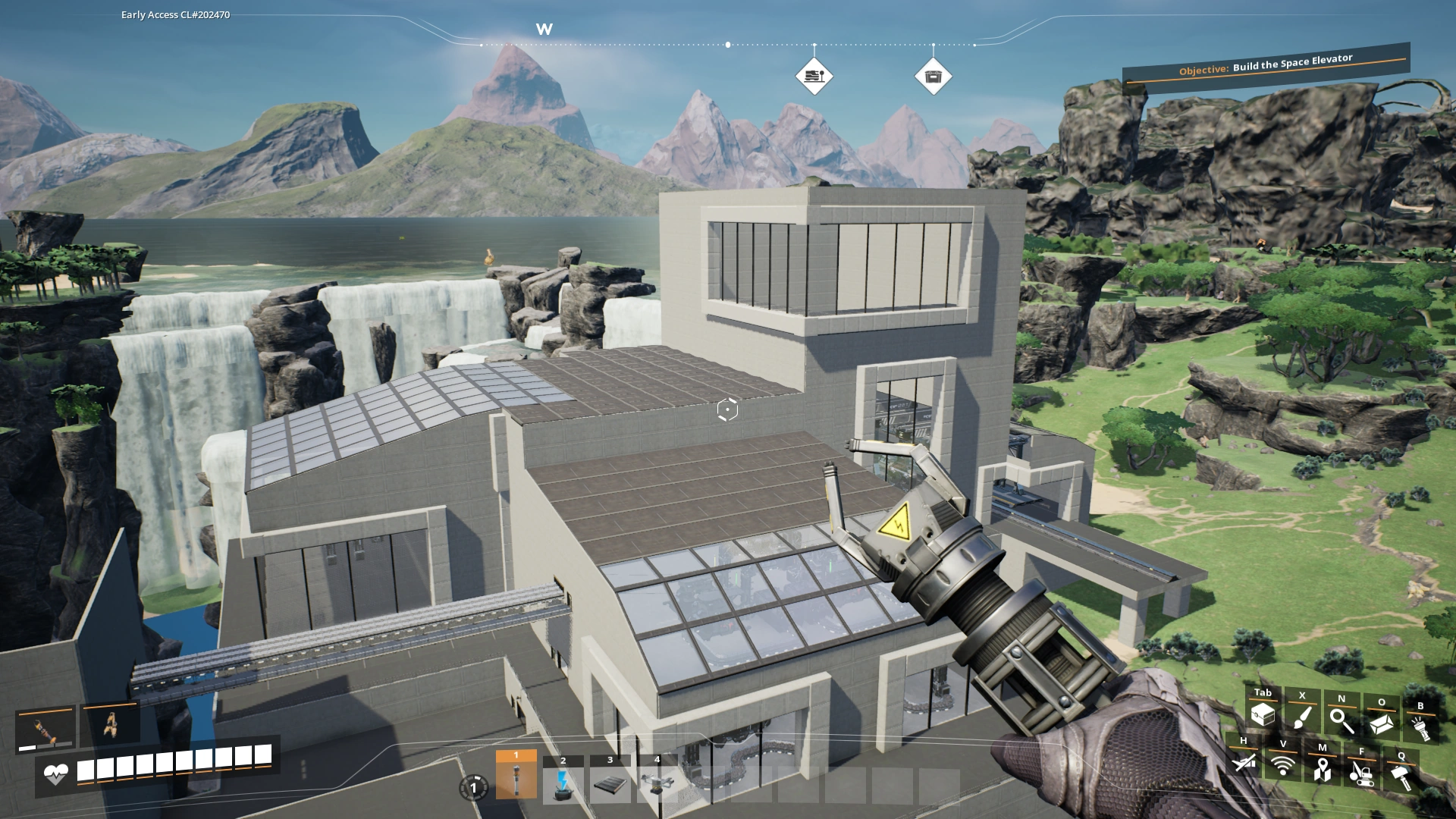This screenshot has width=1456, height=819.
Task: Open the build hammer icon
Action: tap(1401, 777)
